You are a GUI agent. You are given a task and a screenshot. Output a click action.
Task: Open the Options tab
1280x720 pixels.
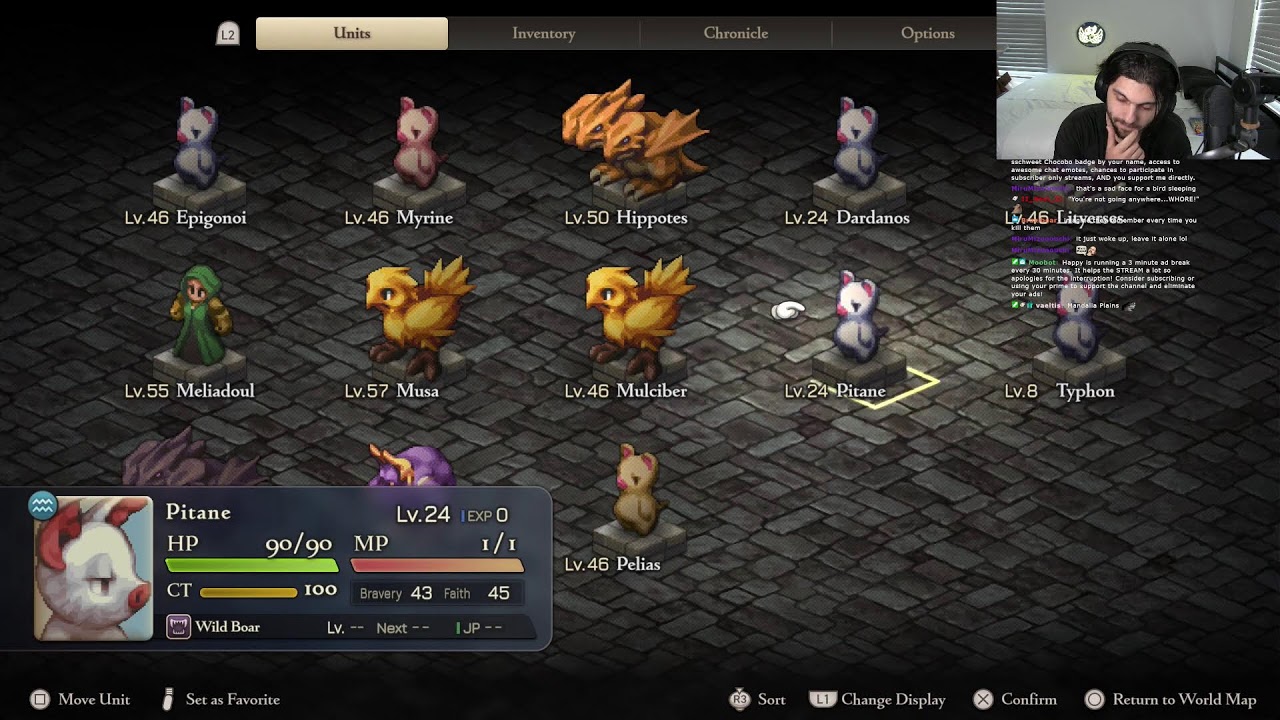click(927, 33)
